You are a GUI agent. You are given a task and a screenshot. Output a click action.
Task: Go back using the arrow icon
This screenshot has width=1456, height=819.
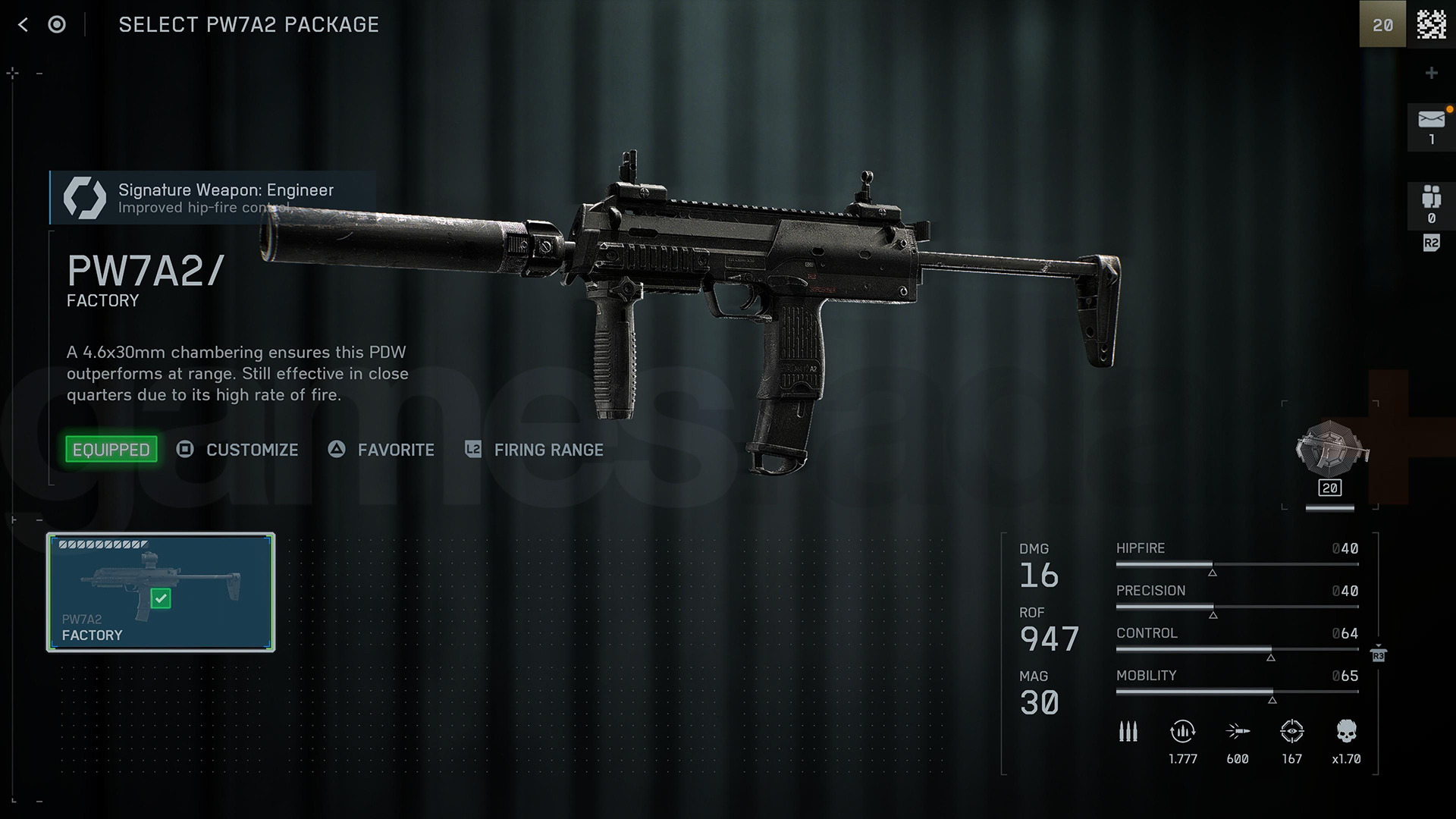click(x=23, y=25)
